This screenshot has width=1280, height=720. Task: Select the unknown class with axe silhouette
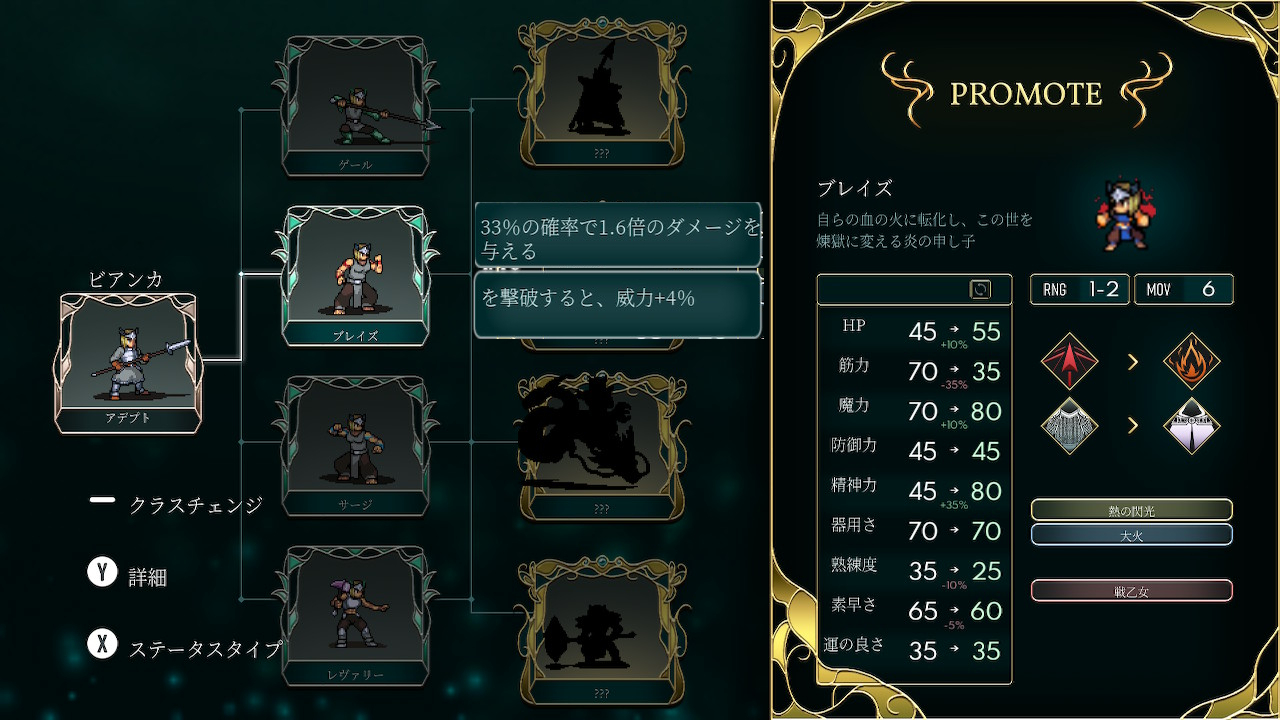pos(601,630)
